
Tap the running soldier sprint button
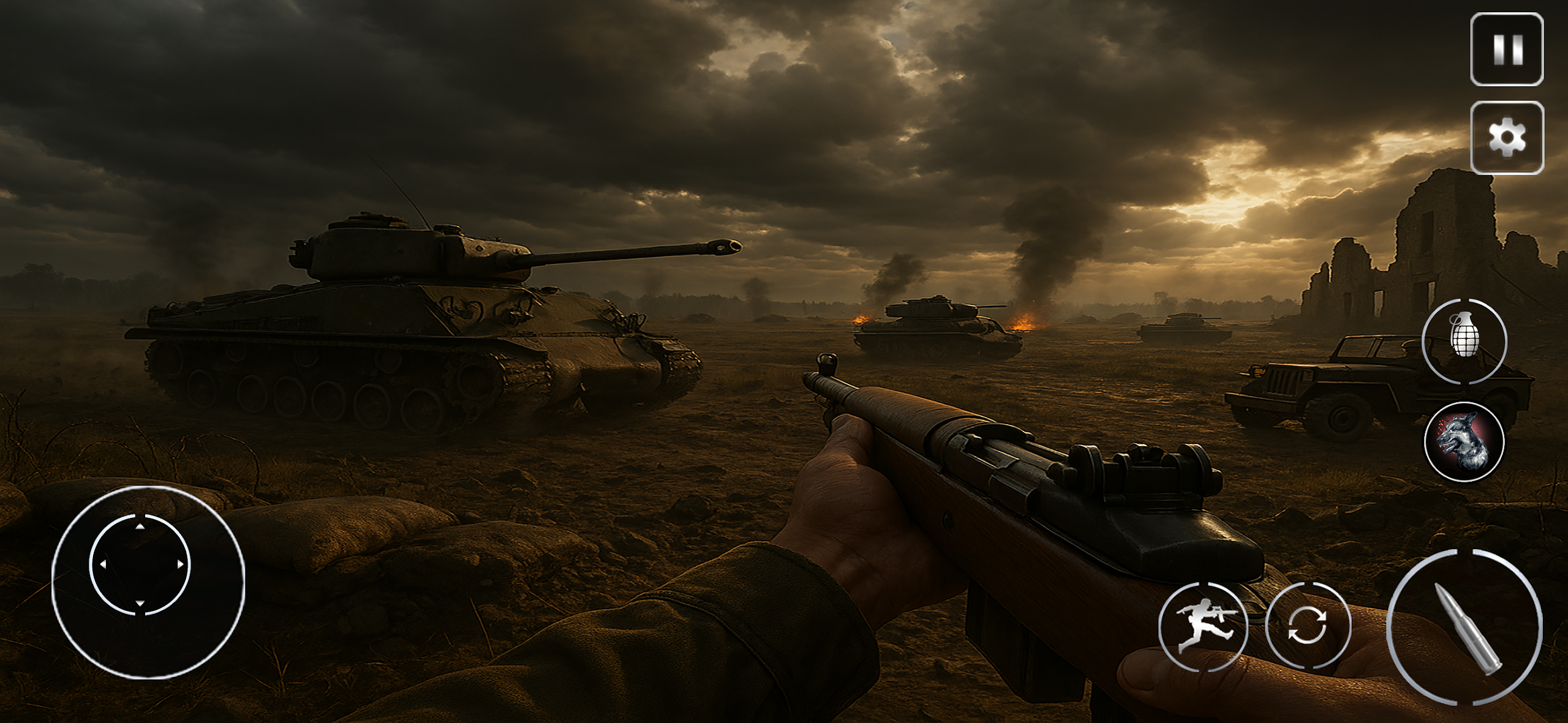point(1204,626)
